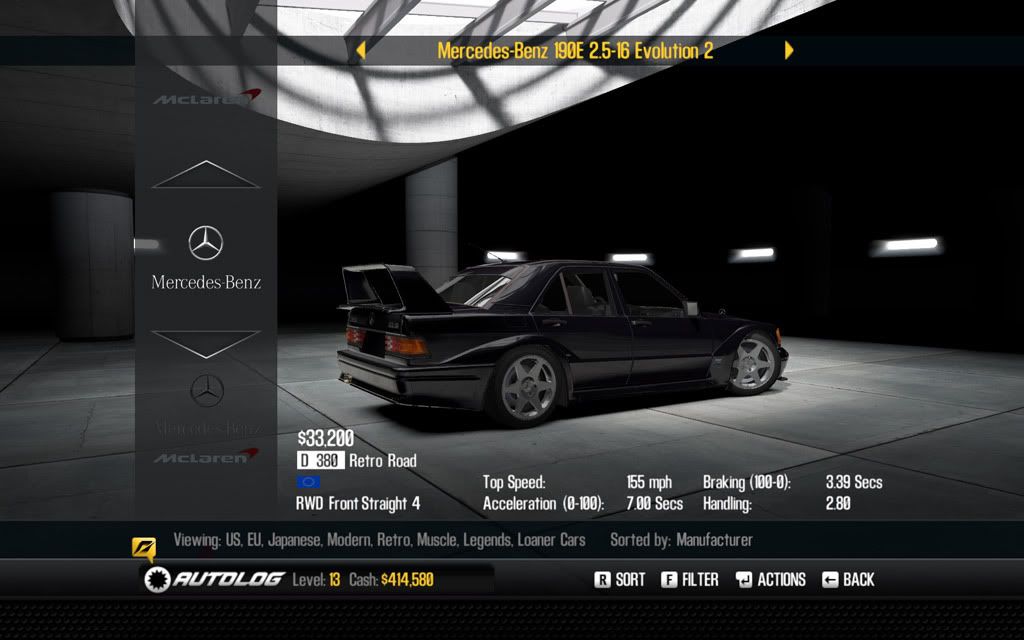
Task: Open the Filter option
Action: click(x=690, y=579)
